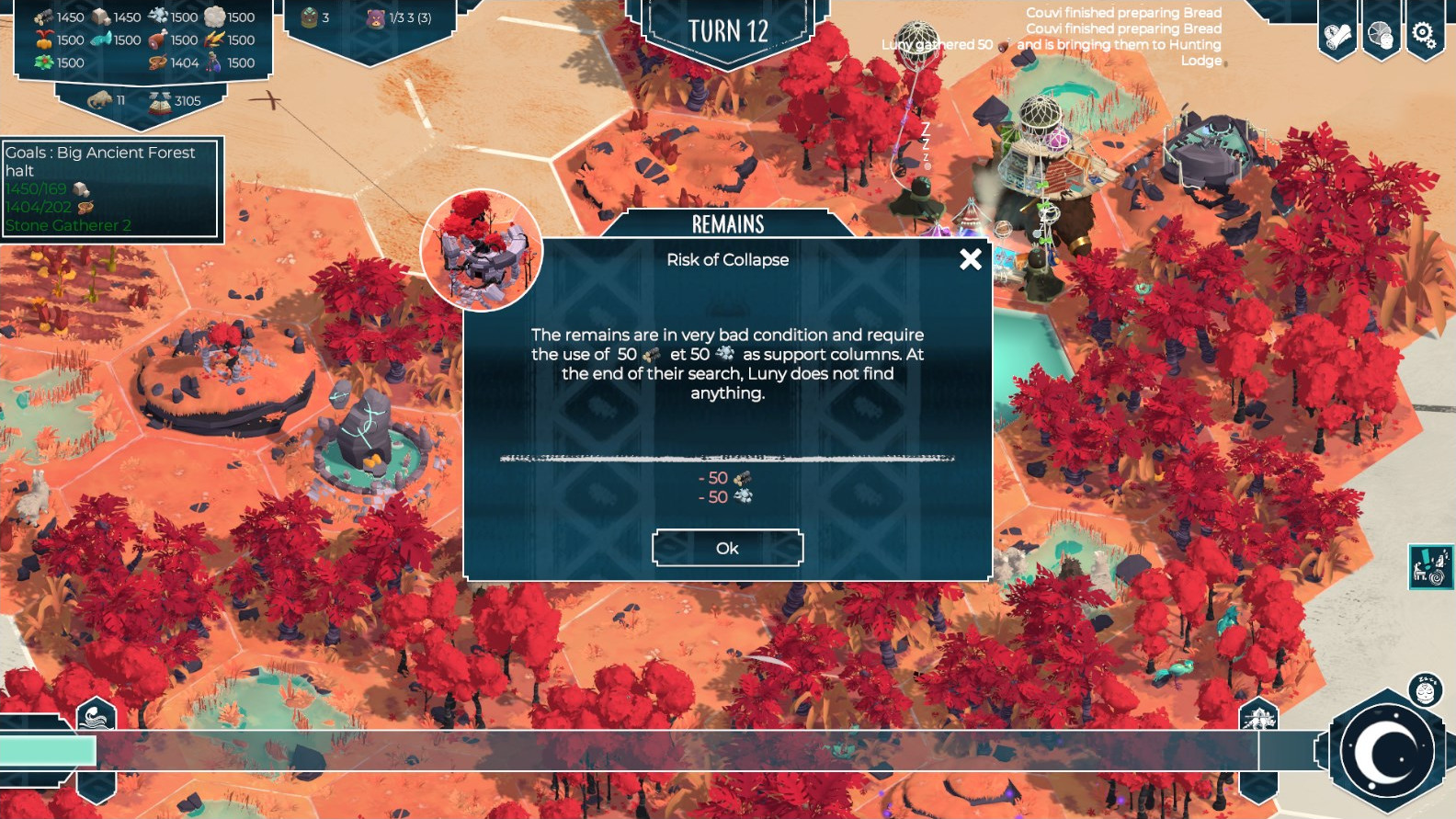Expand the Turn 12 banner
Image resolution: width=1456 pixels, height=819 pixels.
click(729, 30)
